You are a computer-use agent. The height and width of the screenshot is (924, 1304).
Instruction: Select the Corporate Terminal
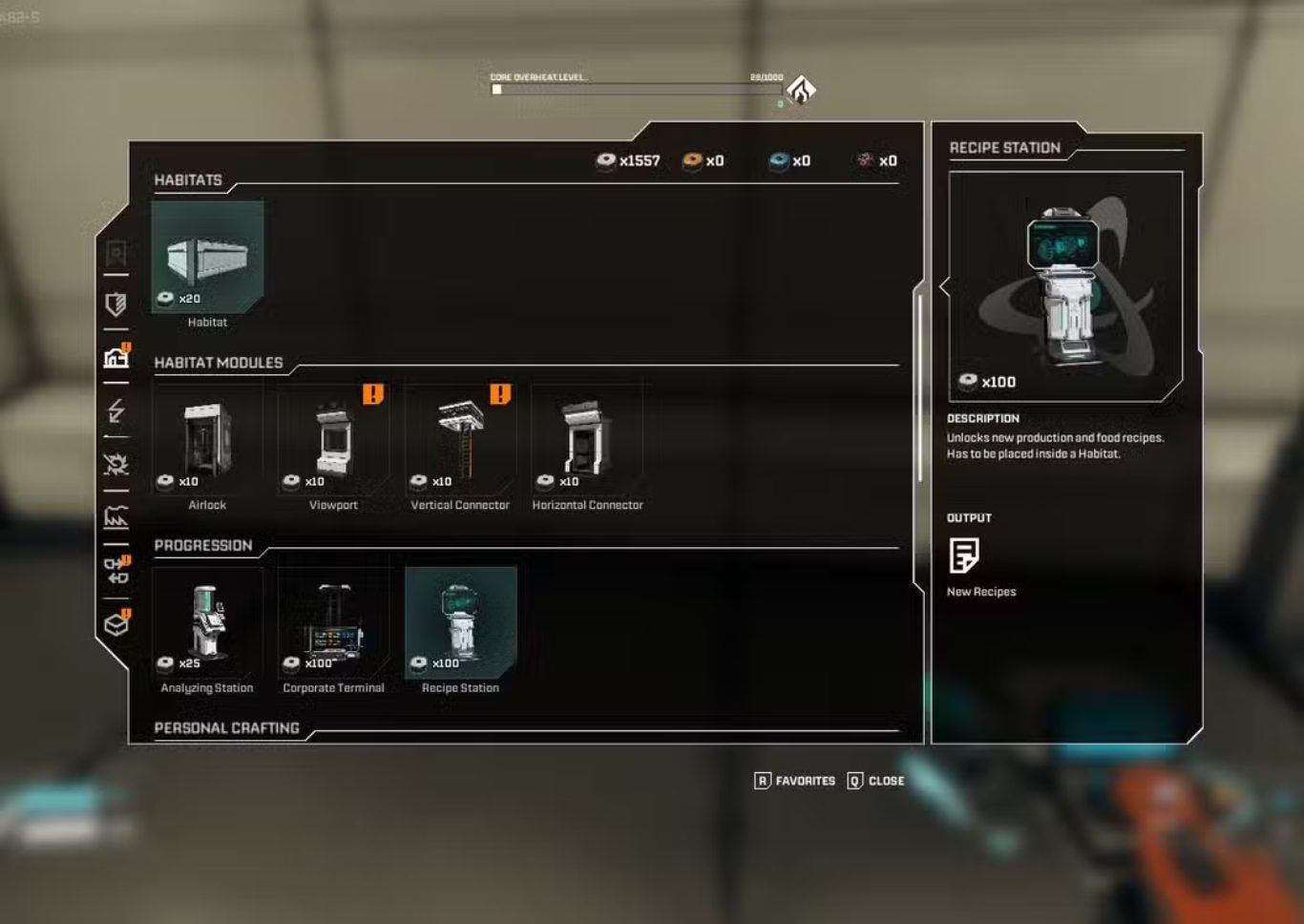333,622
